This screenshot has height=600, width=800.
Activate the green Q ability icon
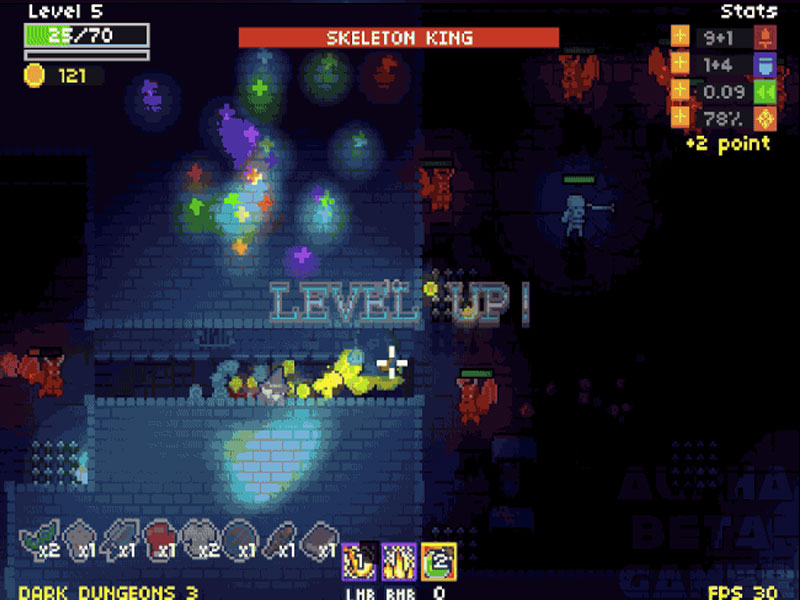point(439,561)
